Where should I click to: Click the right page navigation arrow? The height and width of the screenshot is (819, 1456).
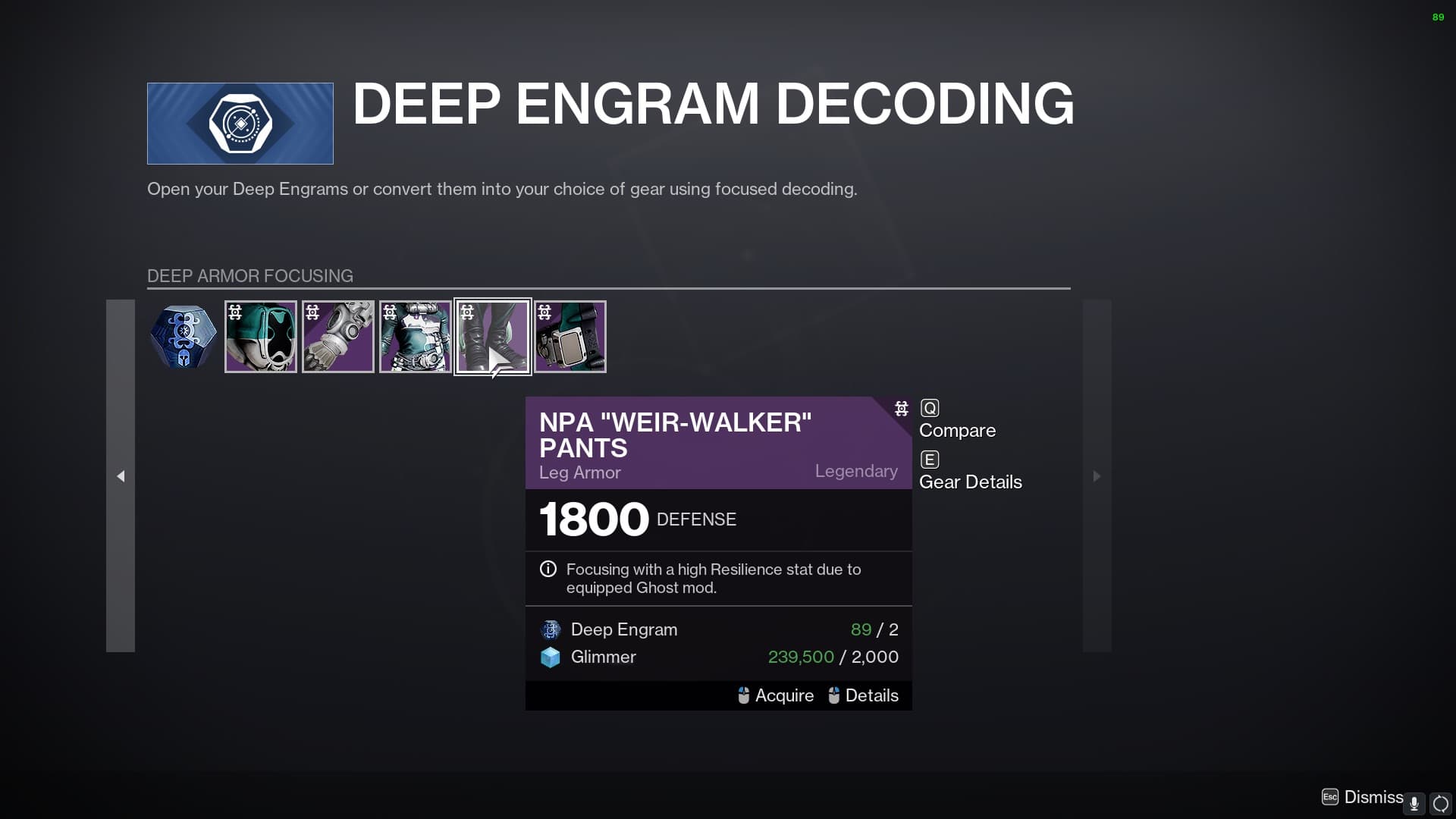pos(1097,476)
